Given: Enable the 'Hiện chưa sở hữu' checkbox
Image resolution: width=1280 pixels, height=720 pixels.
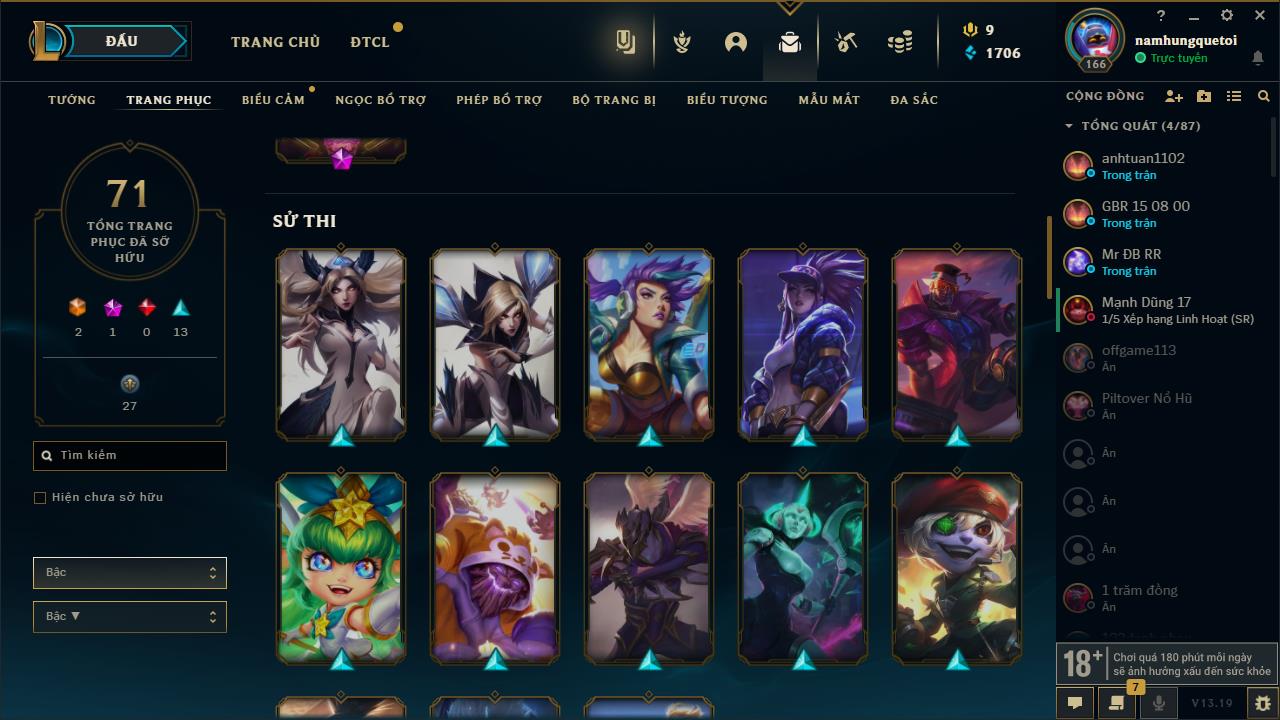Looking at the screenshot, I should (40, 497).
